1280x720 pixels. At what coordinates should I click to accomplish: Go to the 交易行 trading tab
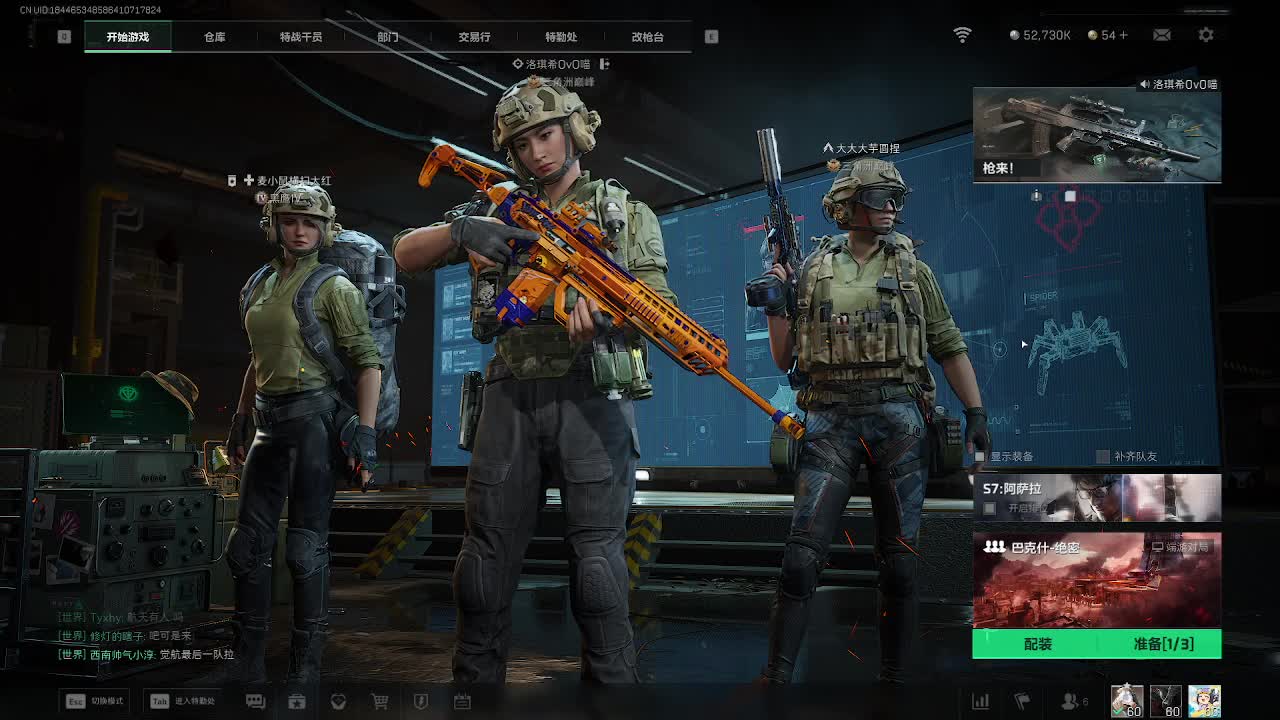474,37
